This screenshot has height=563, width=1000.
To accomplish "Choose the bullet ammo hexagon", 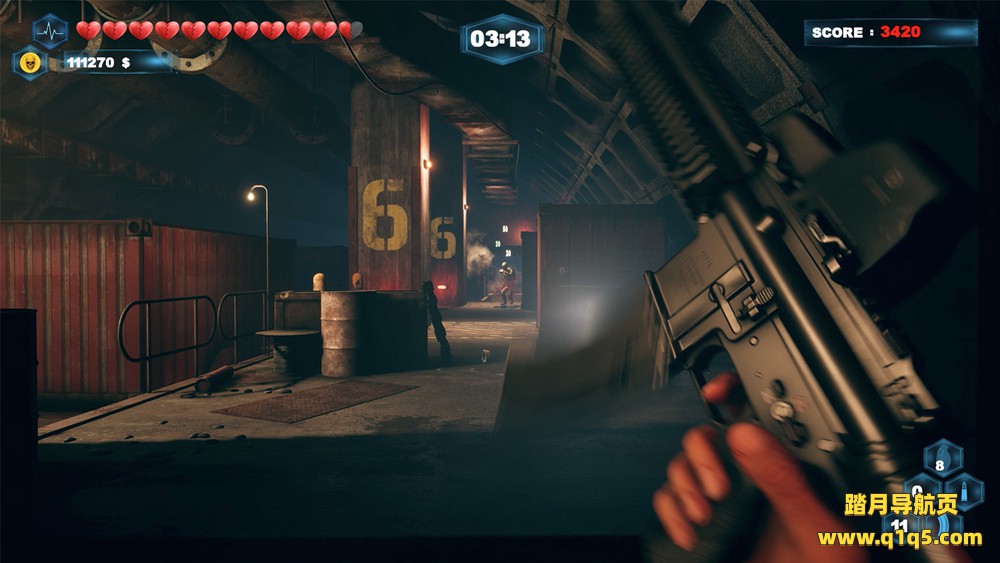I will click(965, 491).
